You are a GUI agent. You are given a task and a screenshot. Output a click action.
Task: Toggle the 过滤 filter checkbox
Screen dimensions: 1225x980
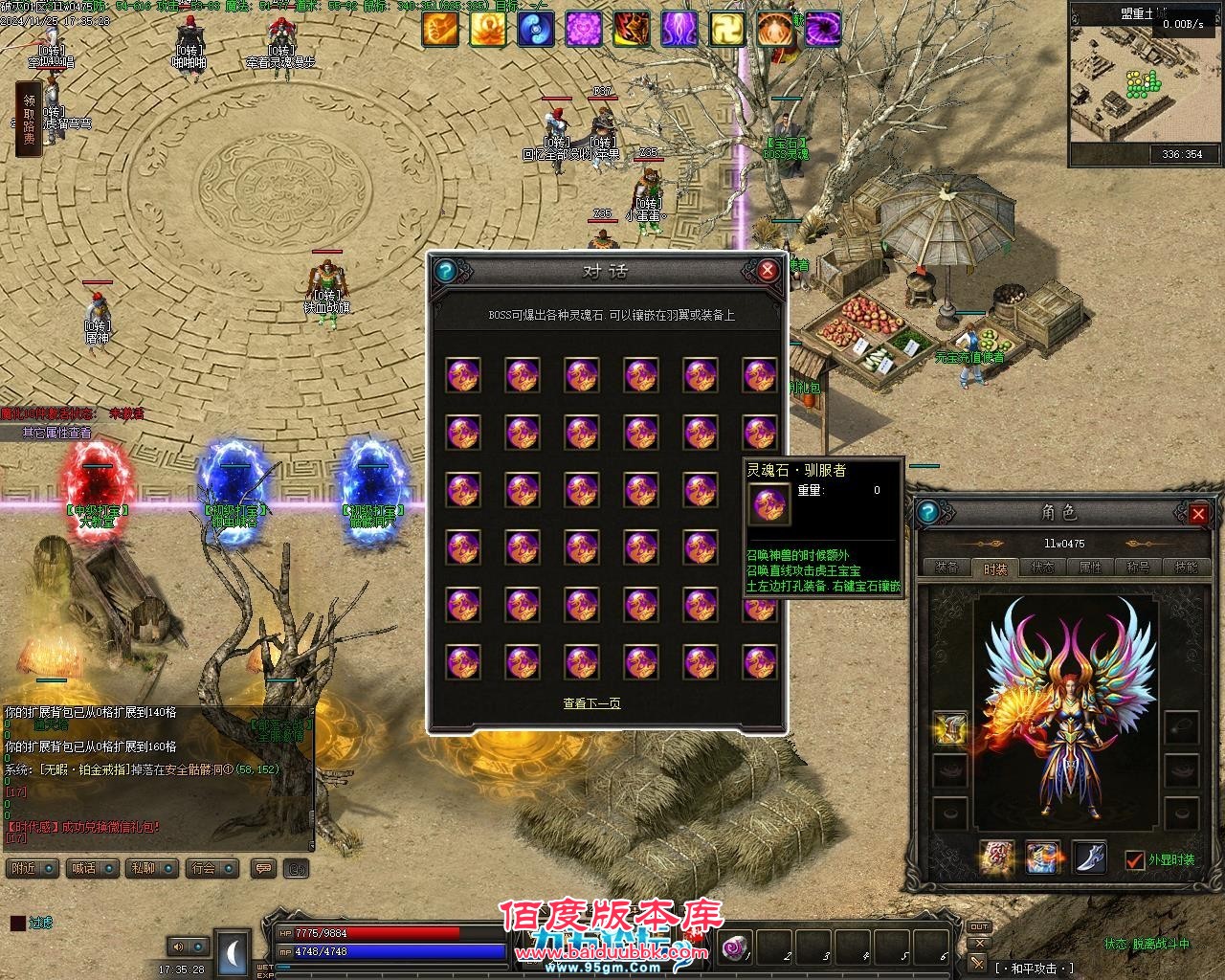point(17,924)
